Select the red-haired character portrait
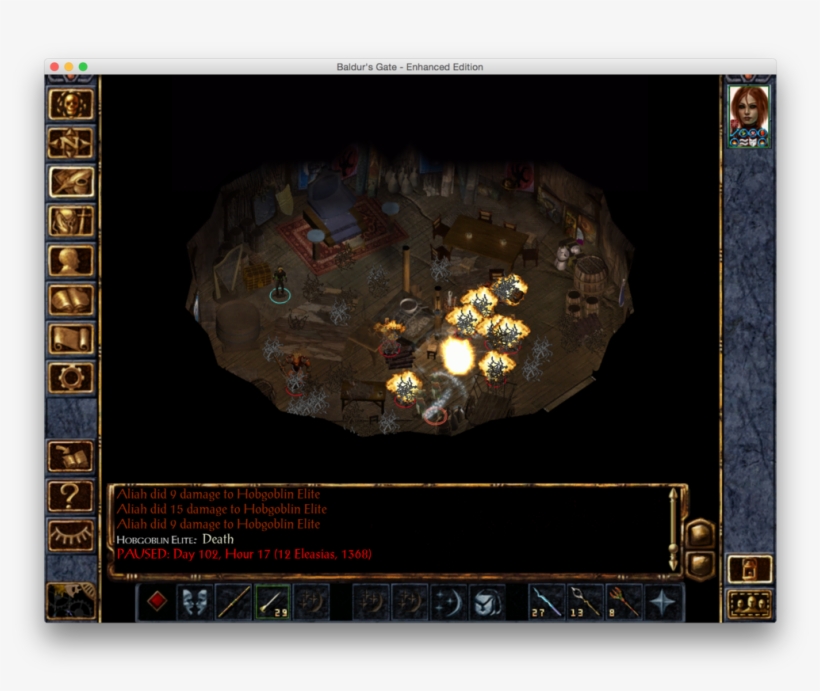The height and width of the screenshot is (691, 820). pyautogui.click(x=748, y=114)
